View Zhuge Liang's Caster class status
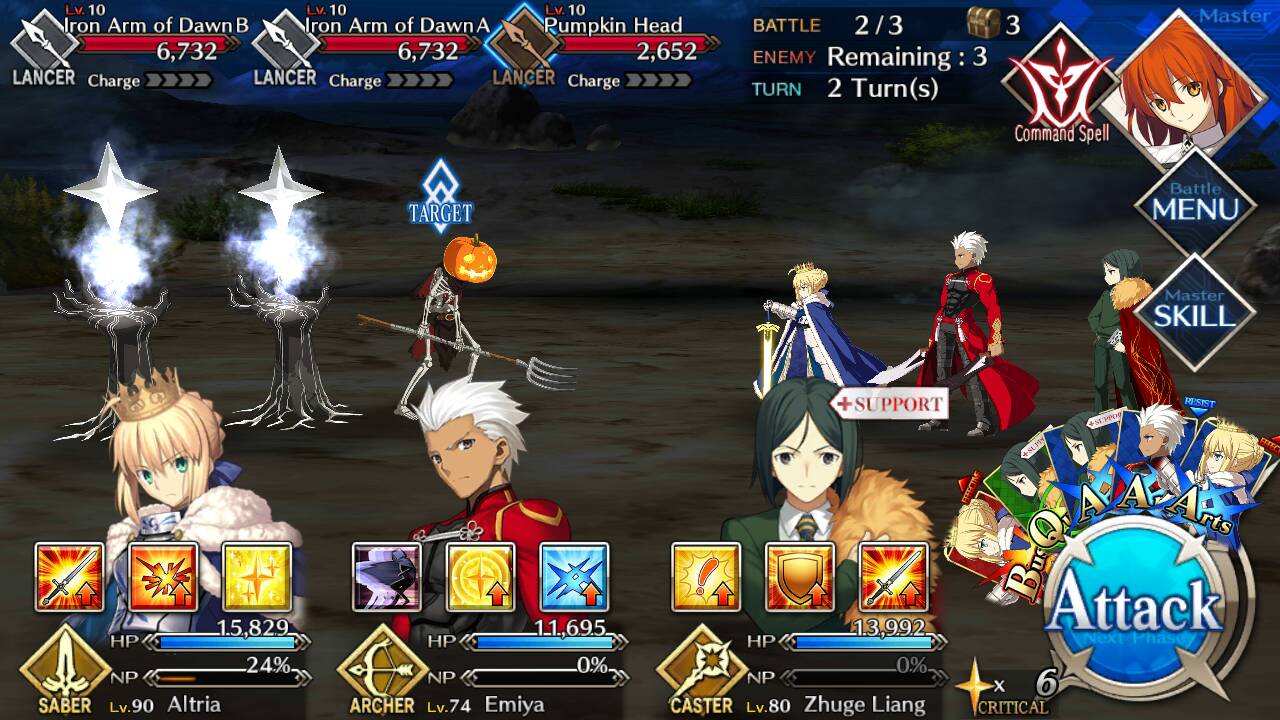The height and width of the screenshot is (720, 1280). [x=701, y=670]
